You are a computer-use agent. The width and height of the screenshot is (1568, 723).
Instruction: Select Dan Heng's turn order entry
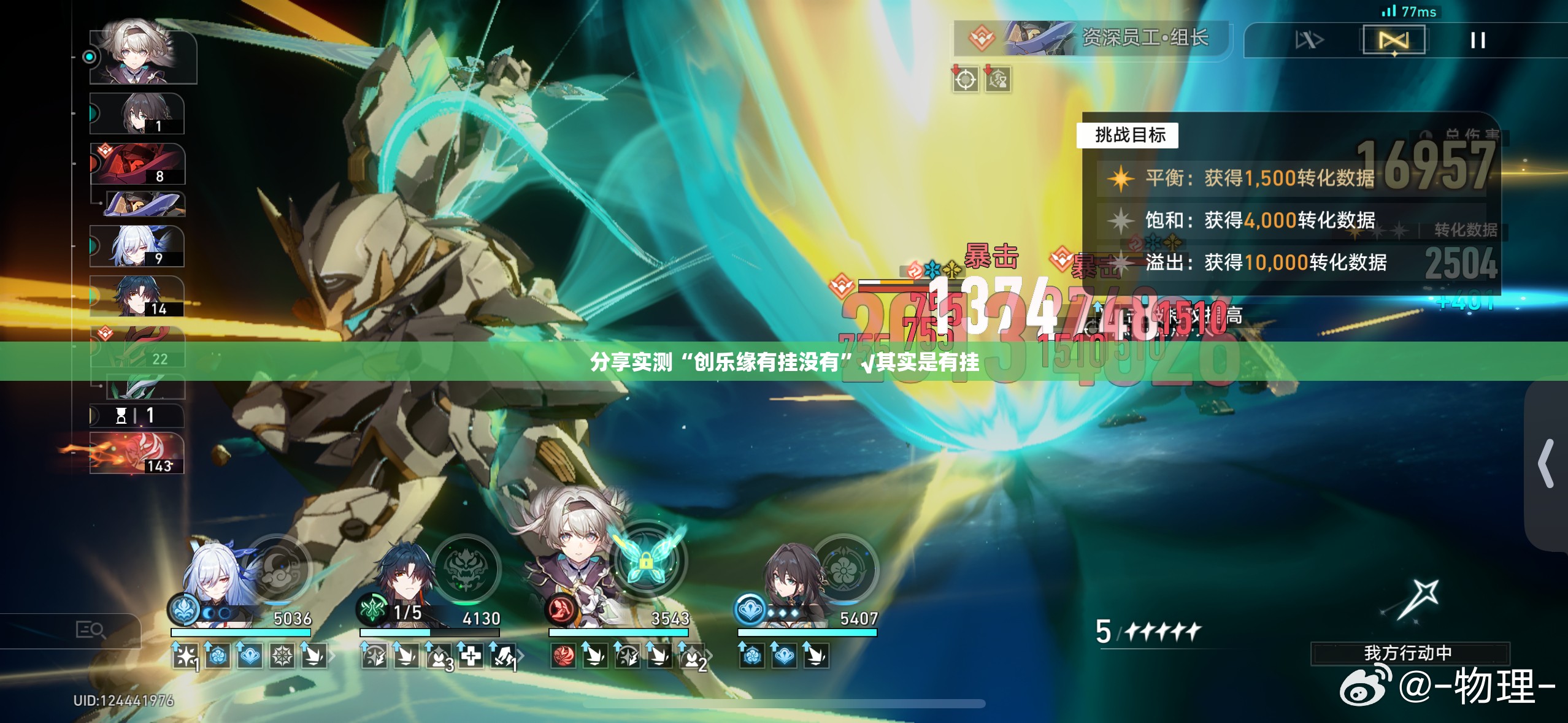coord(137,296)
